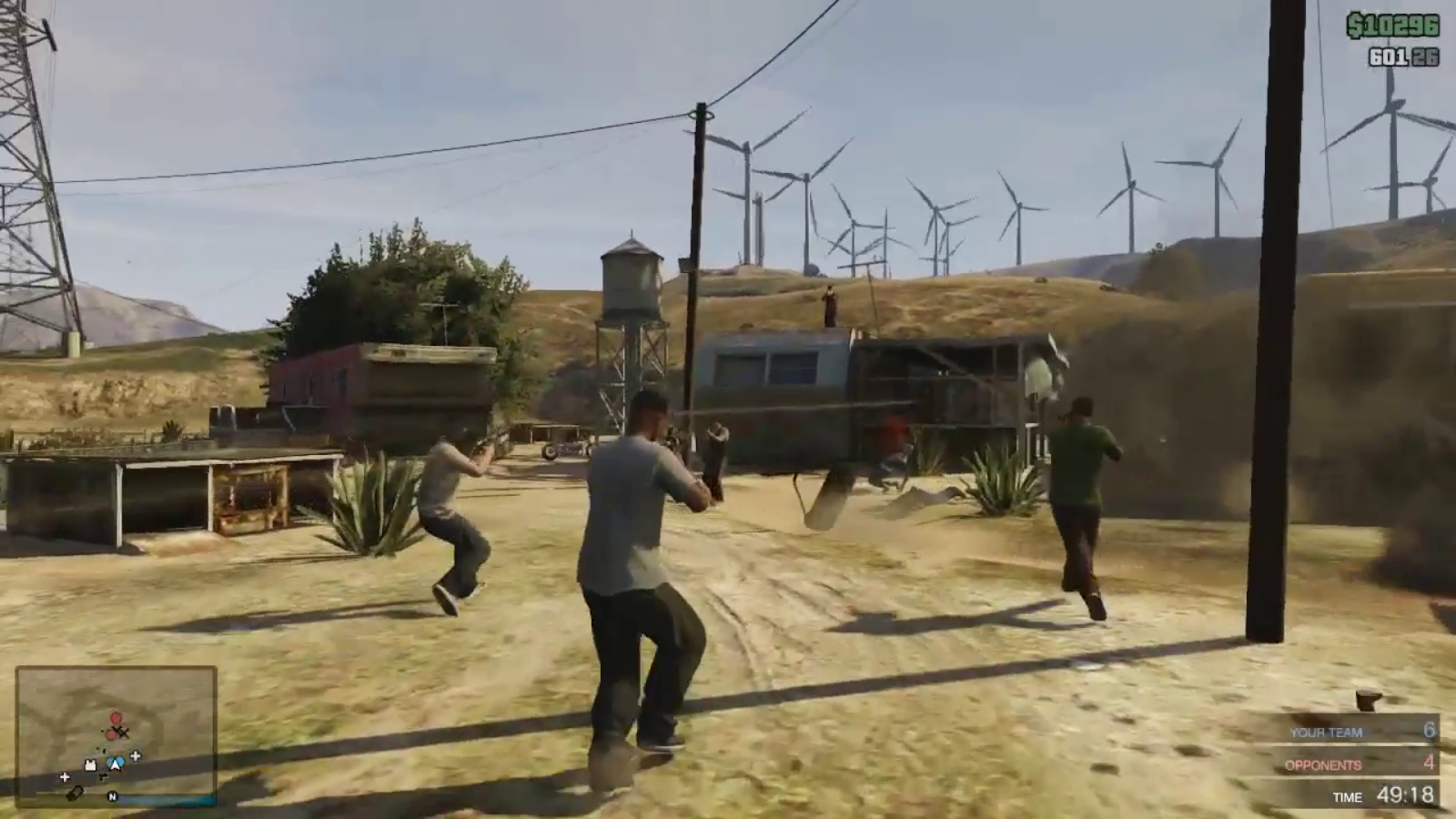
Task: Click the black X elimination marker on minimap
Action: 123,732
